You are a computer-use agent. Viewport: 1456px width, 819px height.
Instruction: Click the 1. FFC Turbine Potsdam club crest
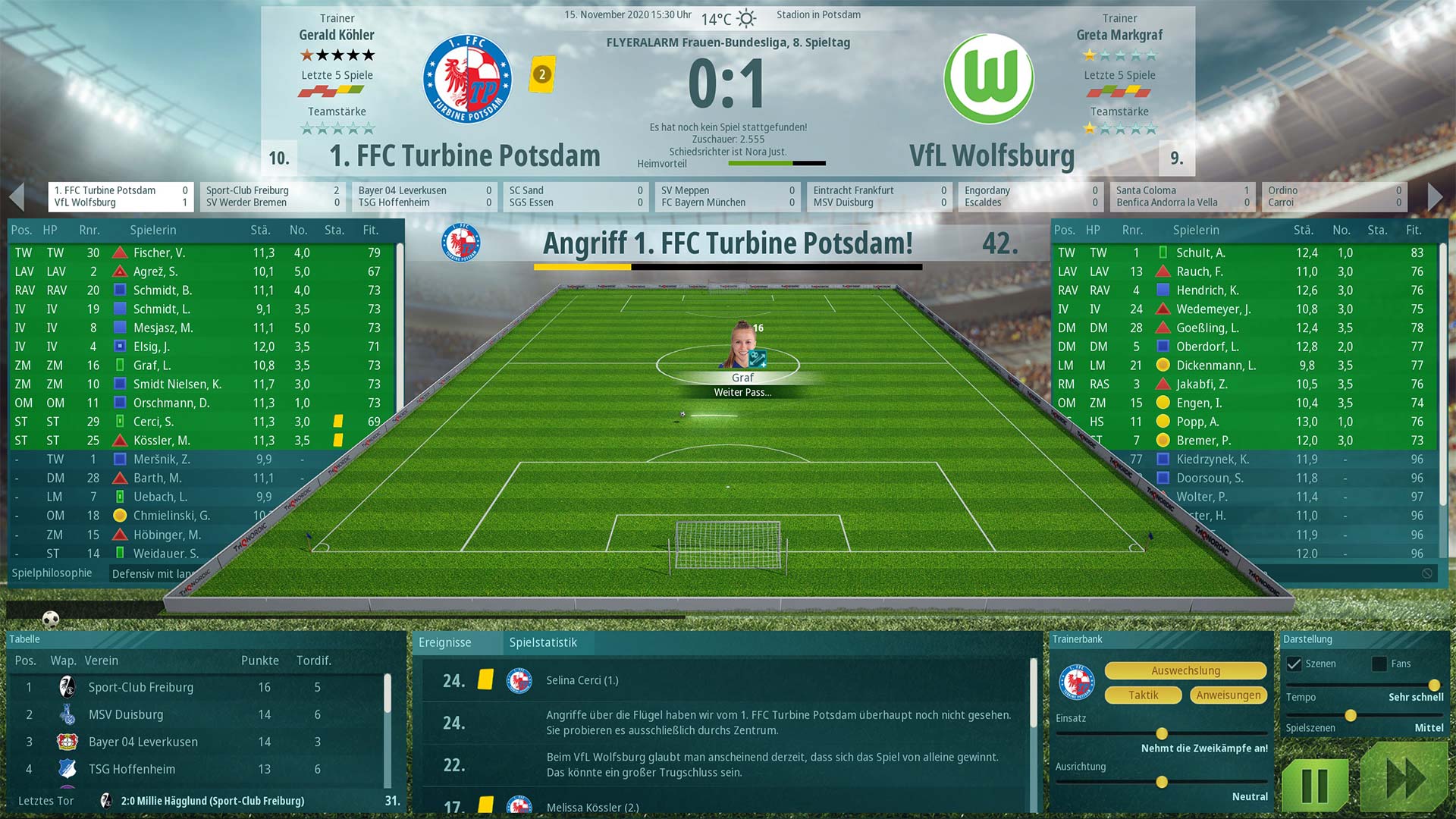coord(466,78)
